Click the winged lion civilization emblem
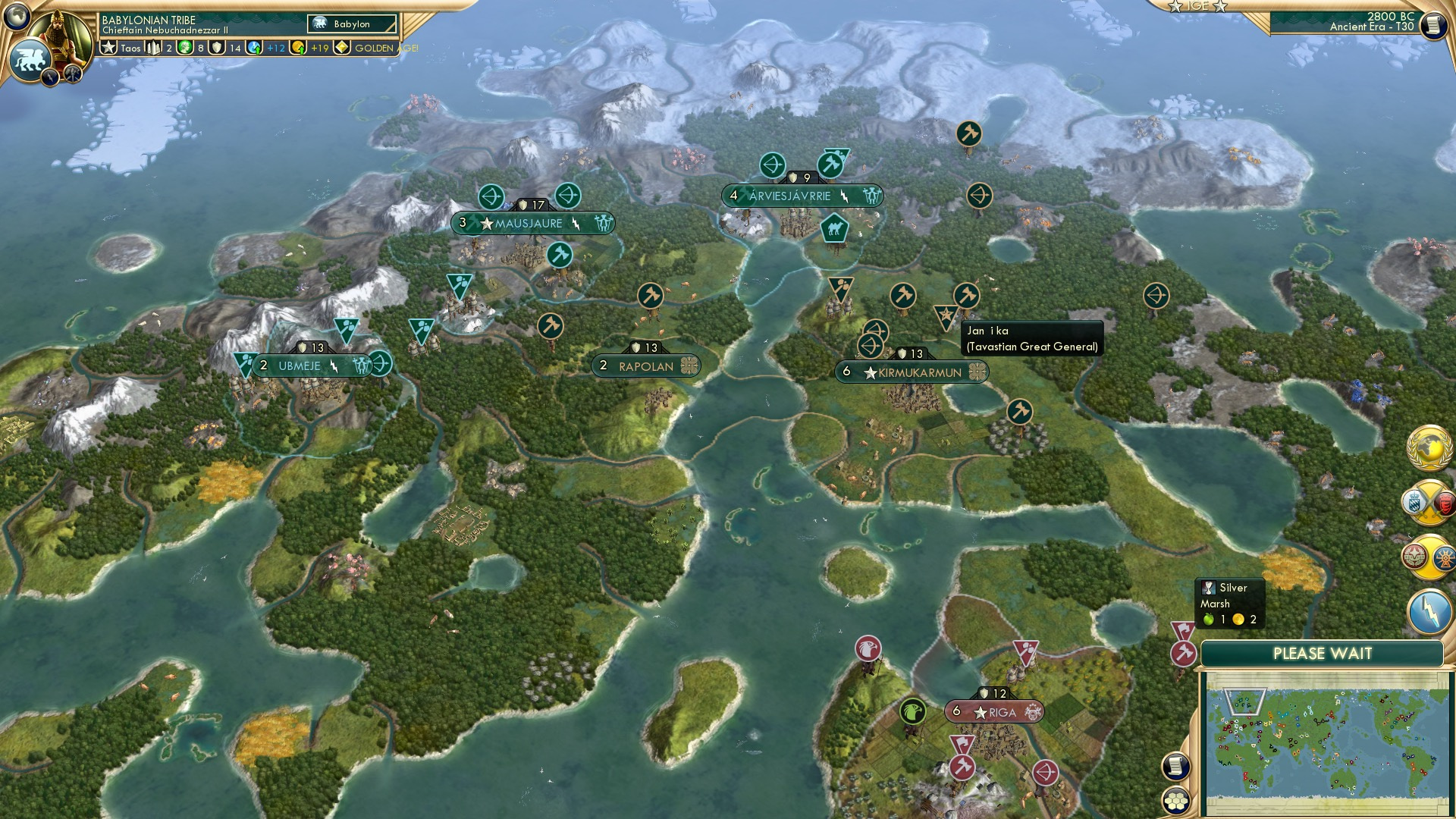This screenshot has width=1456, height=819. [30, 59]
